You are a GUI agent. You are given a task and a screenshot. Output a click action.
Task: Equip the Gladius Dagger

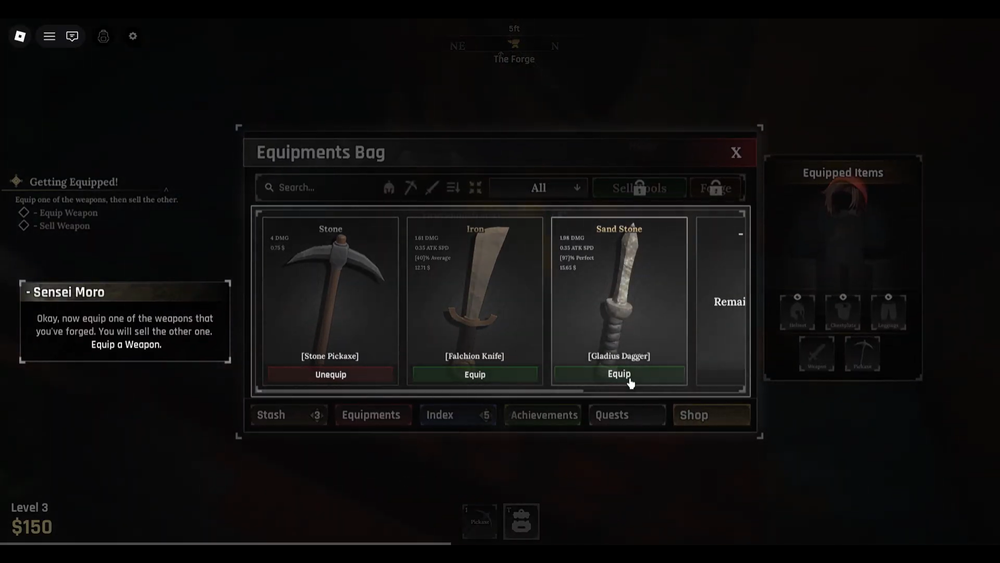pyautogui.click(x=619, y=374)
